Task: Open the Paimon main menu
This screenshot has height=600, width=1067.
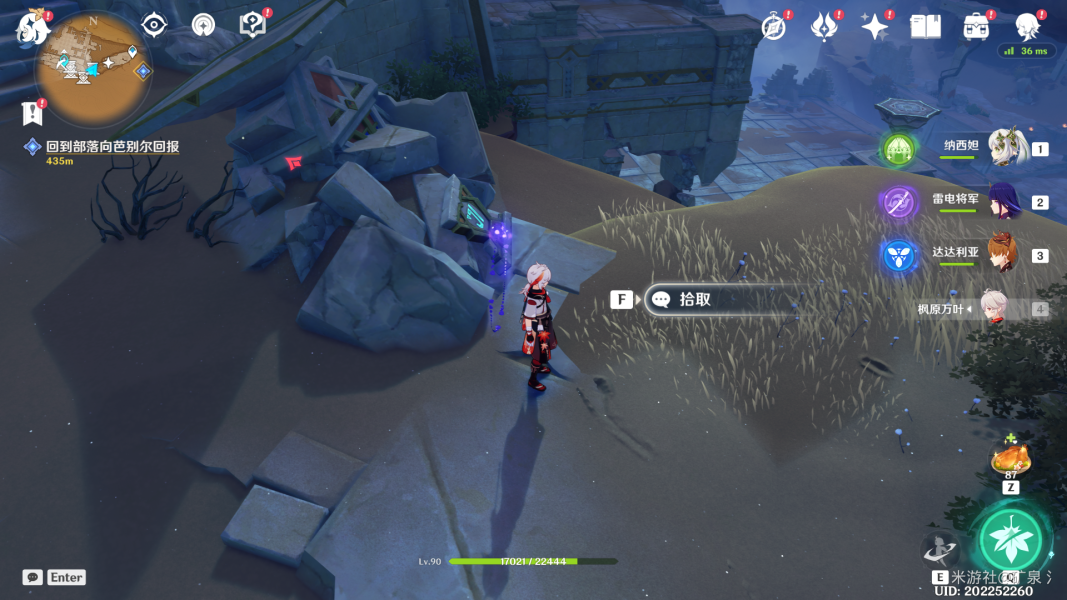Action: (33, 29)
